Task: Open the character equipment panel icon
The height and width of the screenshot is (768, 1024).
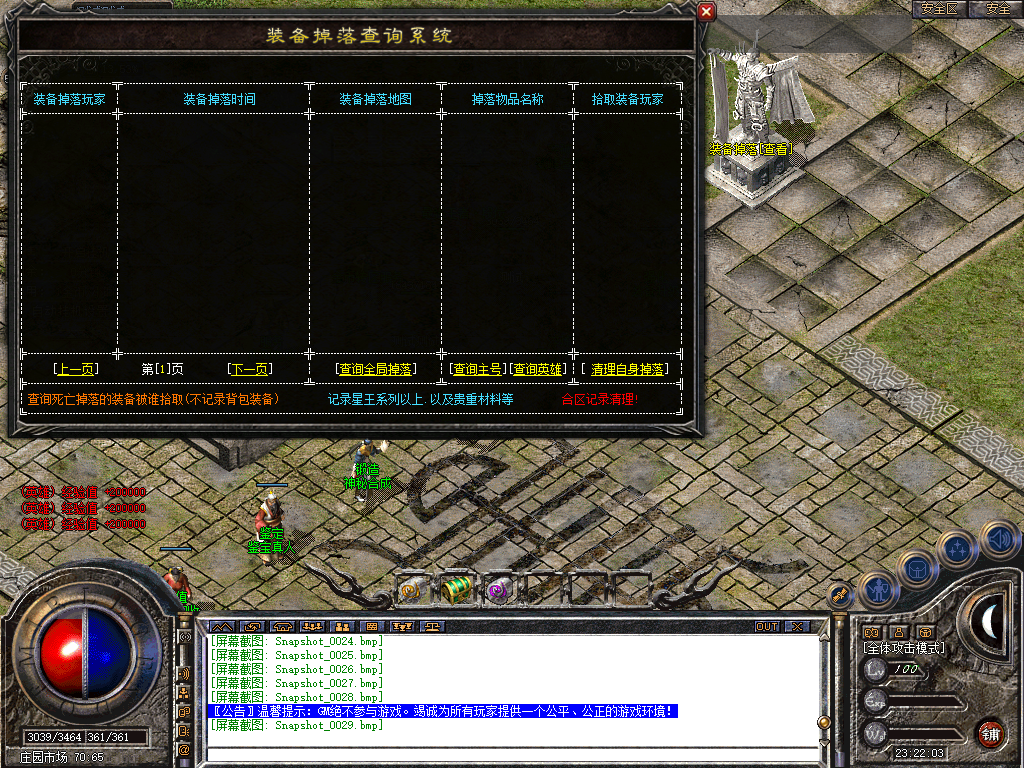Action: click(877, 590)
